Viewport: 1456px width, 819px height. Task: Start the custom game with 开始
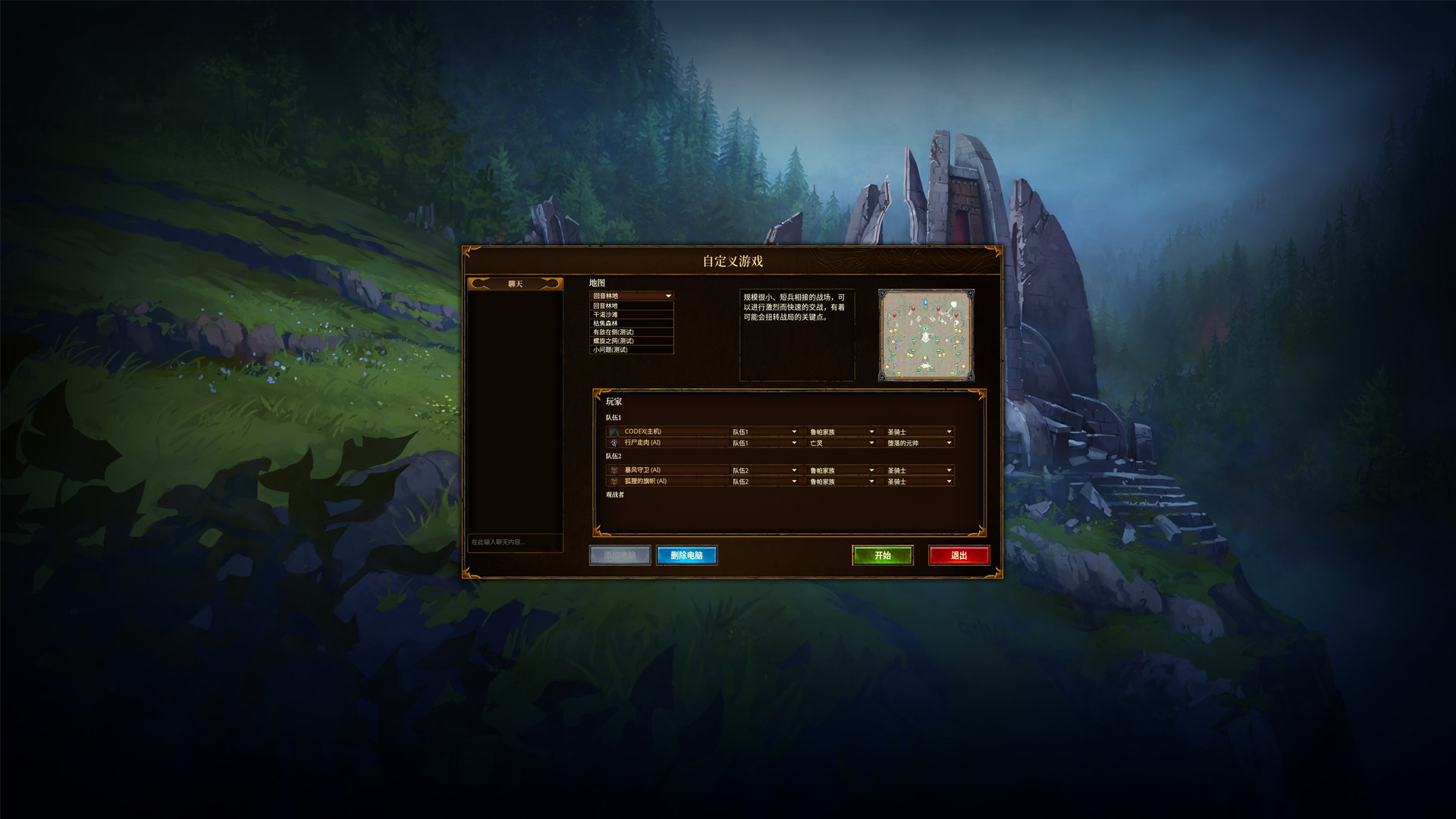(882, 555)
